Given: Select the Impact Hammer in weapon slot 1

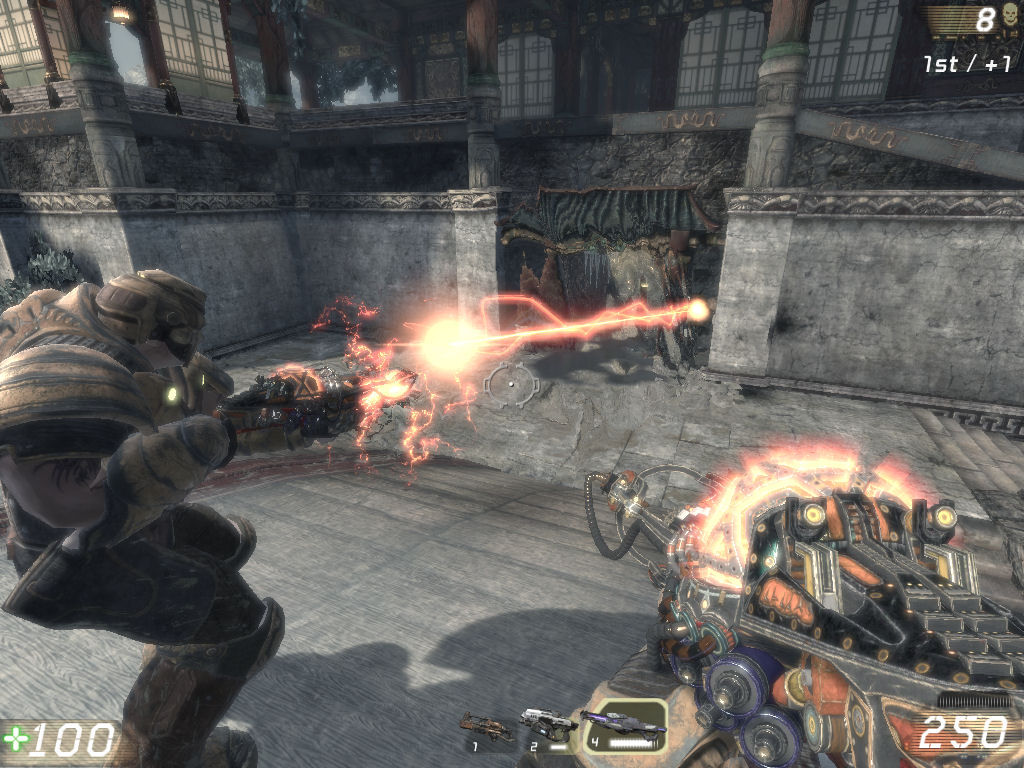Looking at the screenshot, I should tap(485, 726).
